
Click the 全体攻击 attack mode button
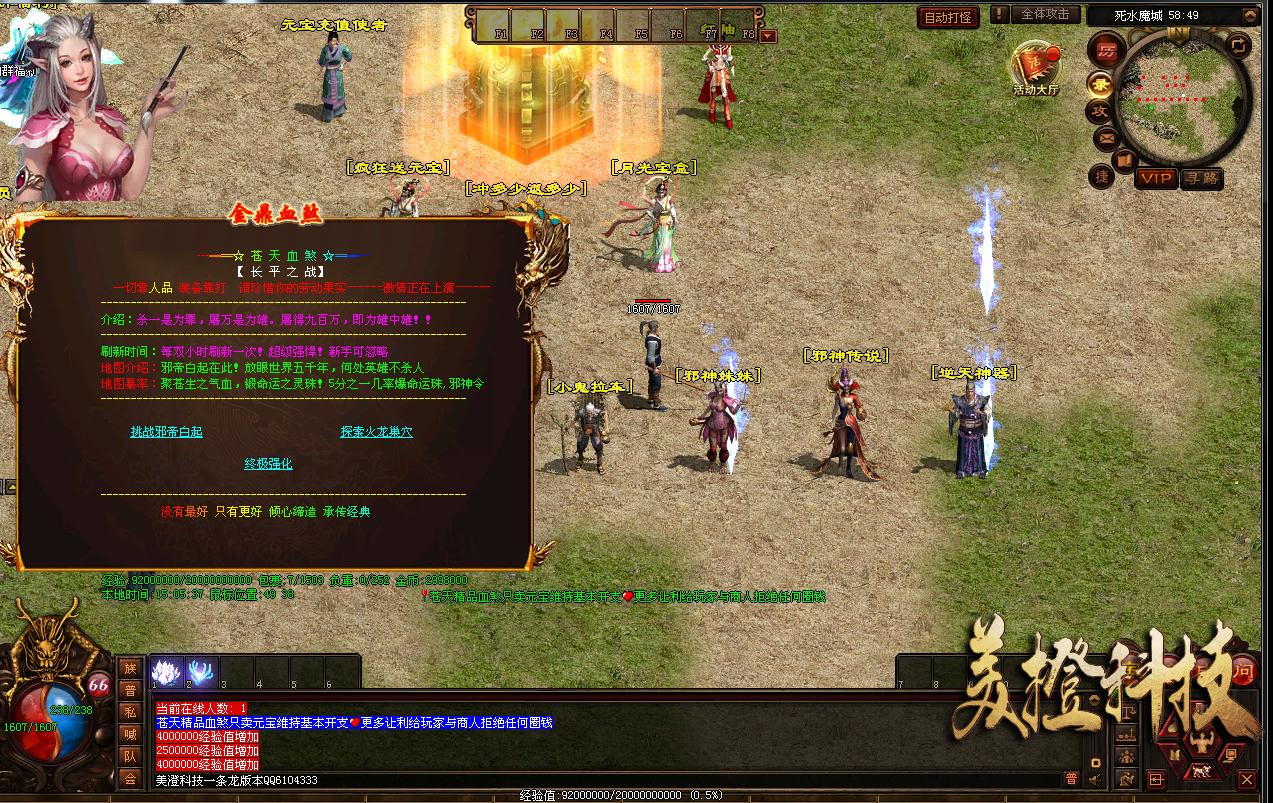tap(1046, 14)
